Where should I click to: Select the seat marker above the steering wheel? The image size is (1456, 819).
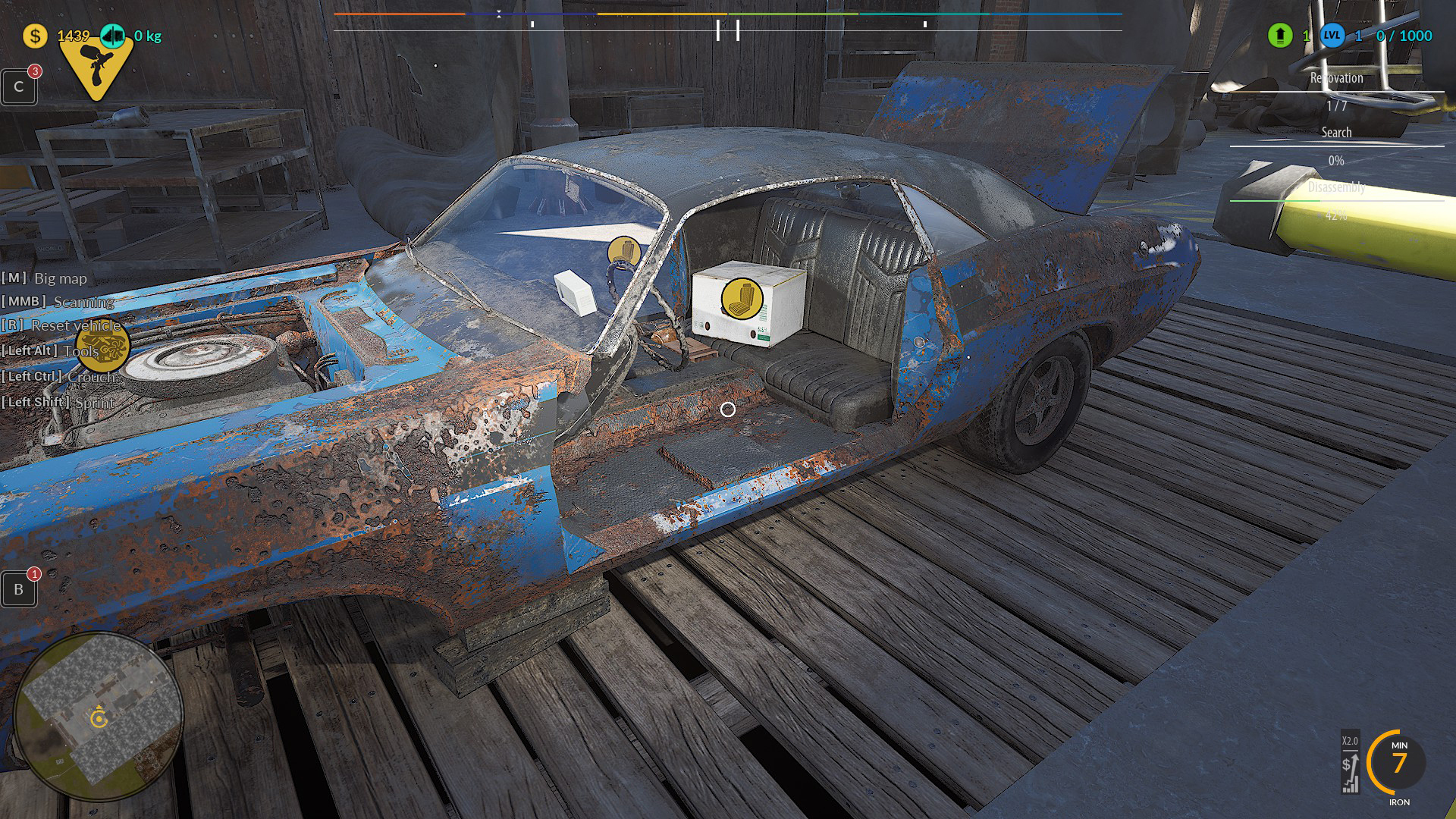pos(624,250)
